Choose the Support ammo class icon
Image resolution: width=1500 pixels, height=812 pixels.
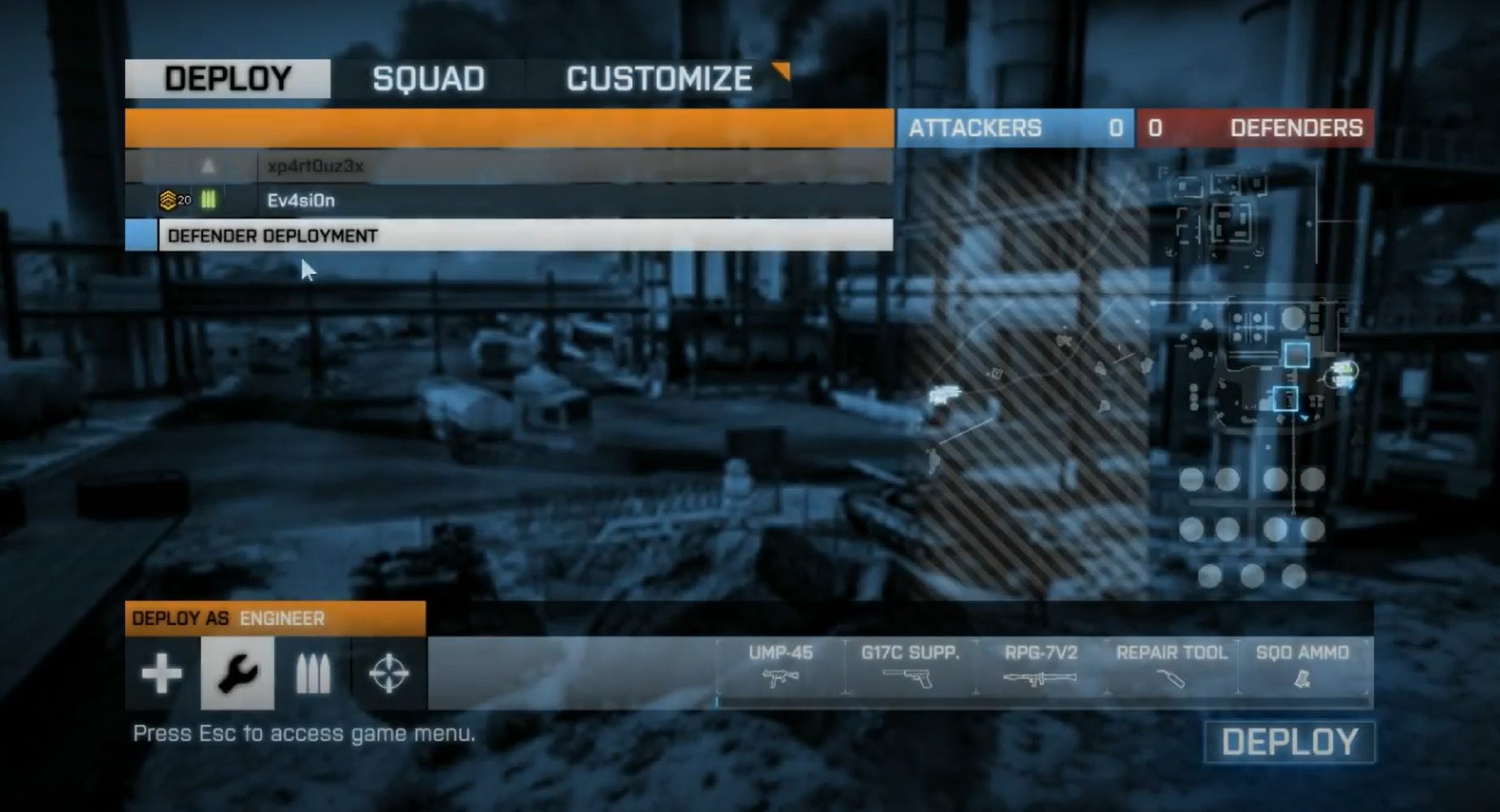314,673
